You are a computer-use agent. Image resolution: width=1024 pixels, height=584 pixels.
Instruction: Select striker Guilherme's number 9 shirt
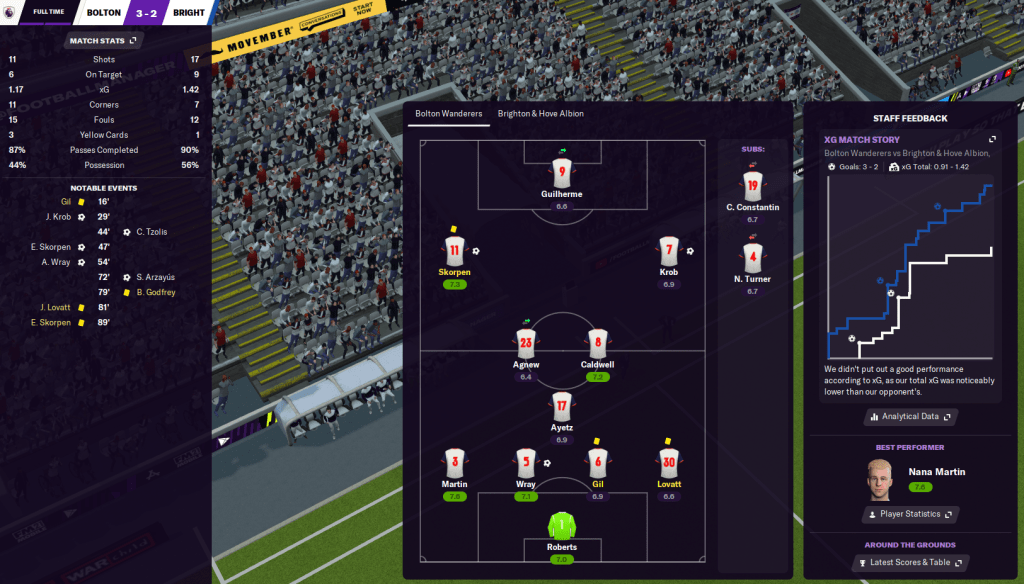(561, 173)
